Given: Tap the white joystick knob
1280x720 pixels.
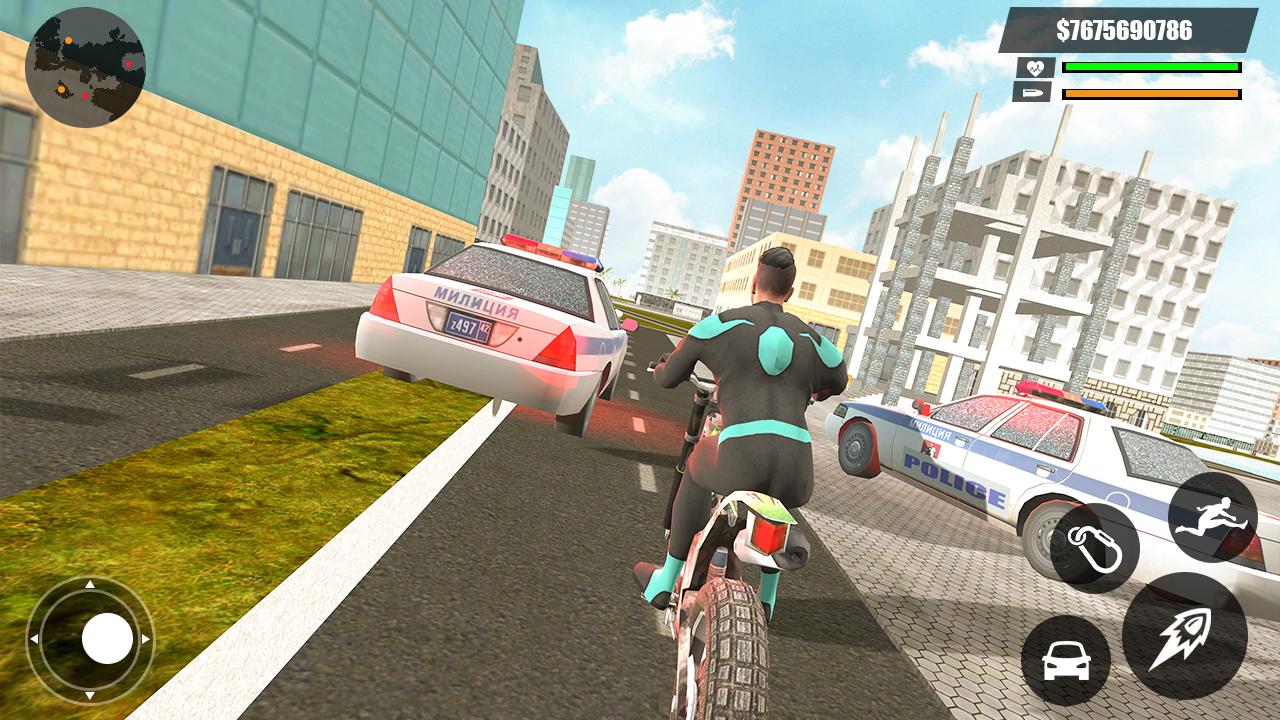Looking at the screenshot, I should click(107, 638).
